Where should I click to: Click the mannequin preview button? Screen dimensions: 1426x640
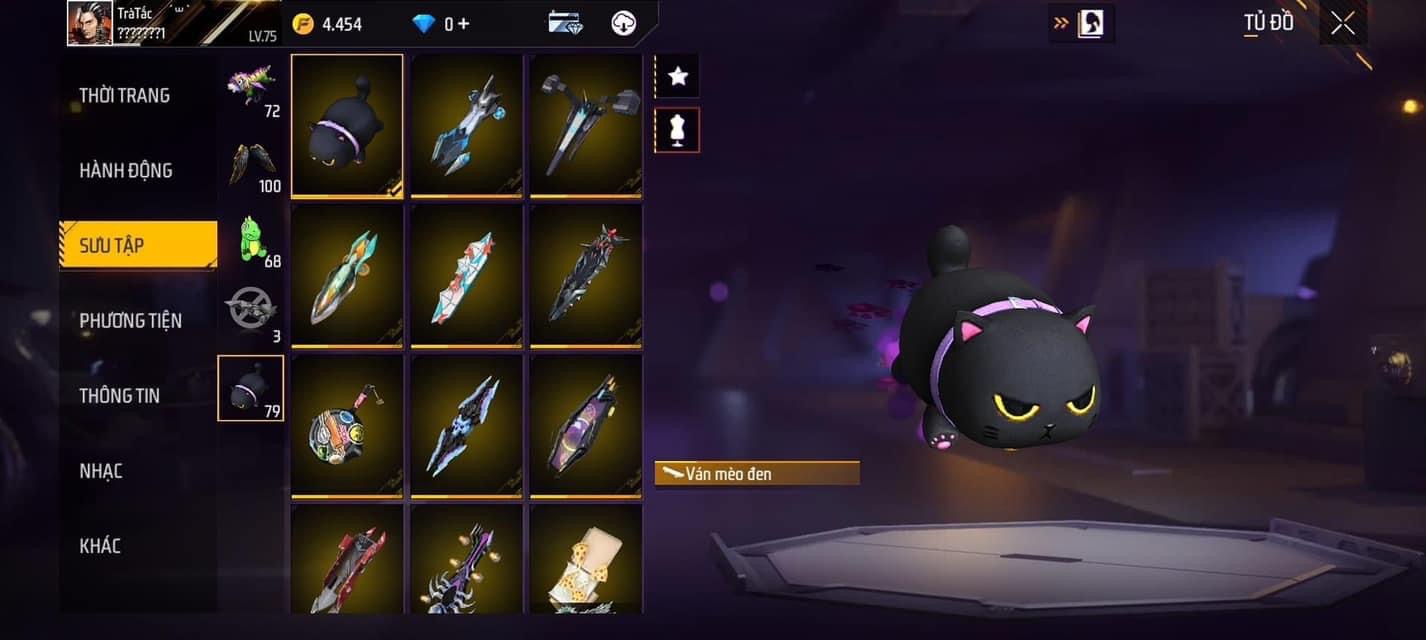[x=677, y=130]
